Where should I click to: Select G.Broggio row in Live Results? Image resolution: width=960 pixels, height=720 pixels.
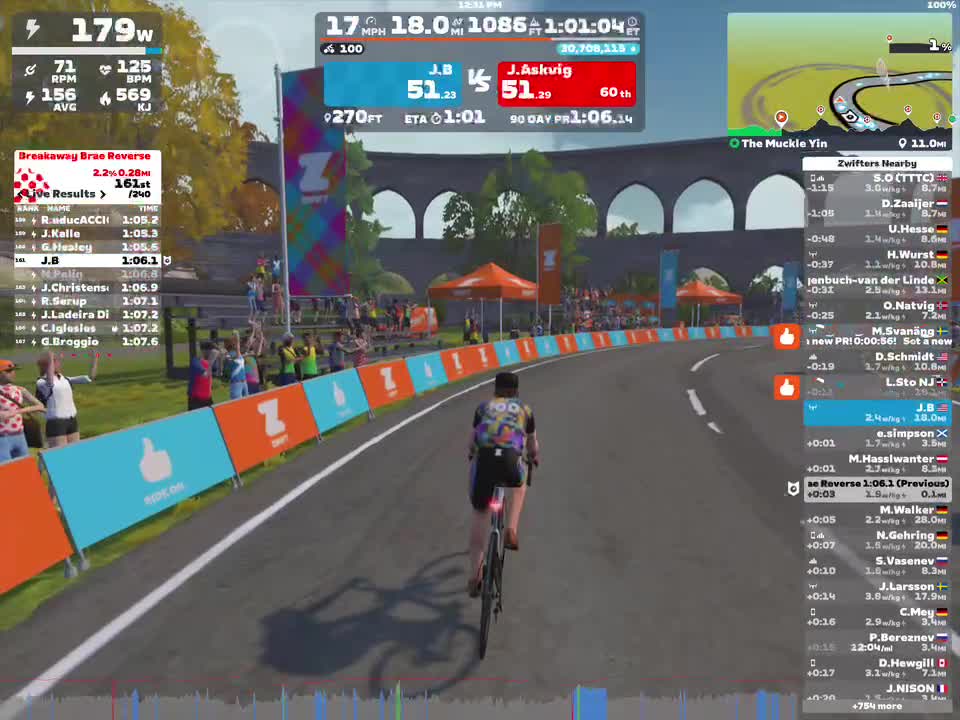(x=86, y=342)
